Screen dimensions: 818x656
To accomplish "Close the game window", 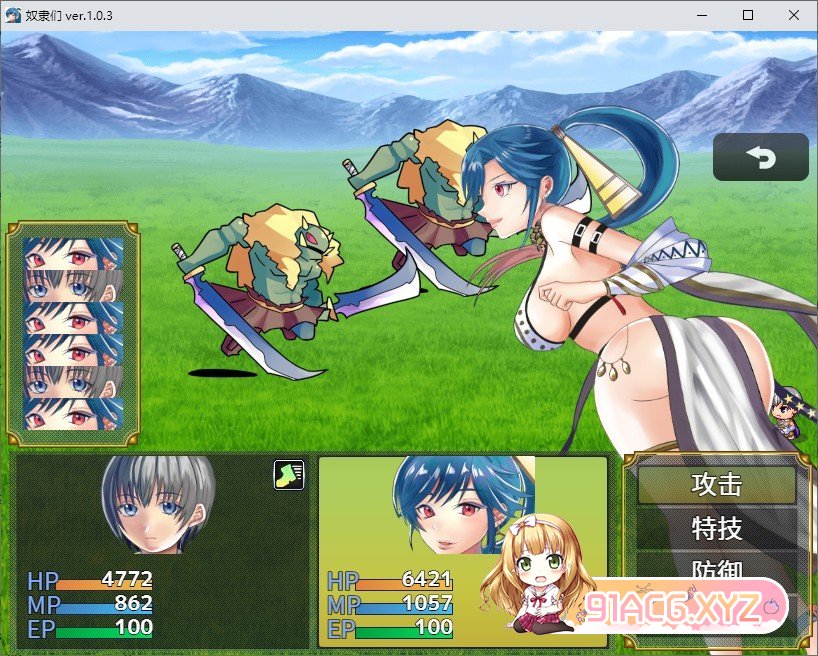I will coord(793,15).
